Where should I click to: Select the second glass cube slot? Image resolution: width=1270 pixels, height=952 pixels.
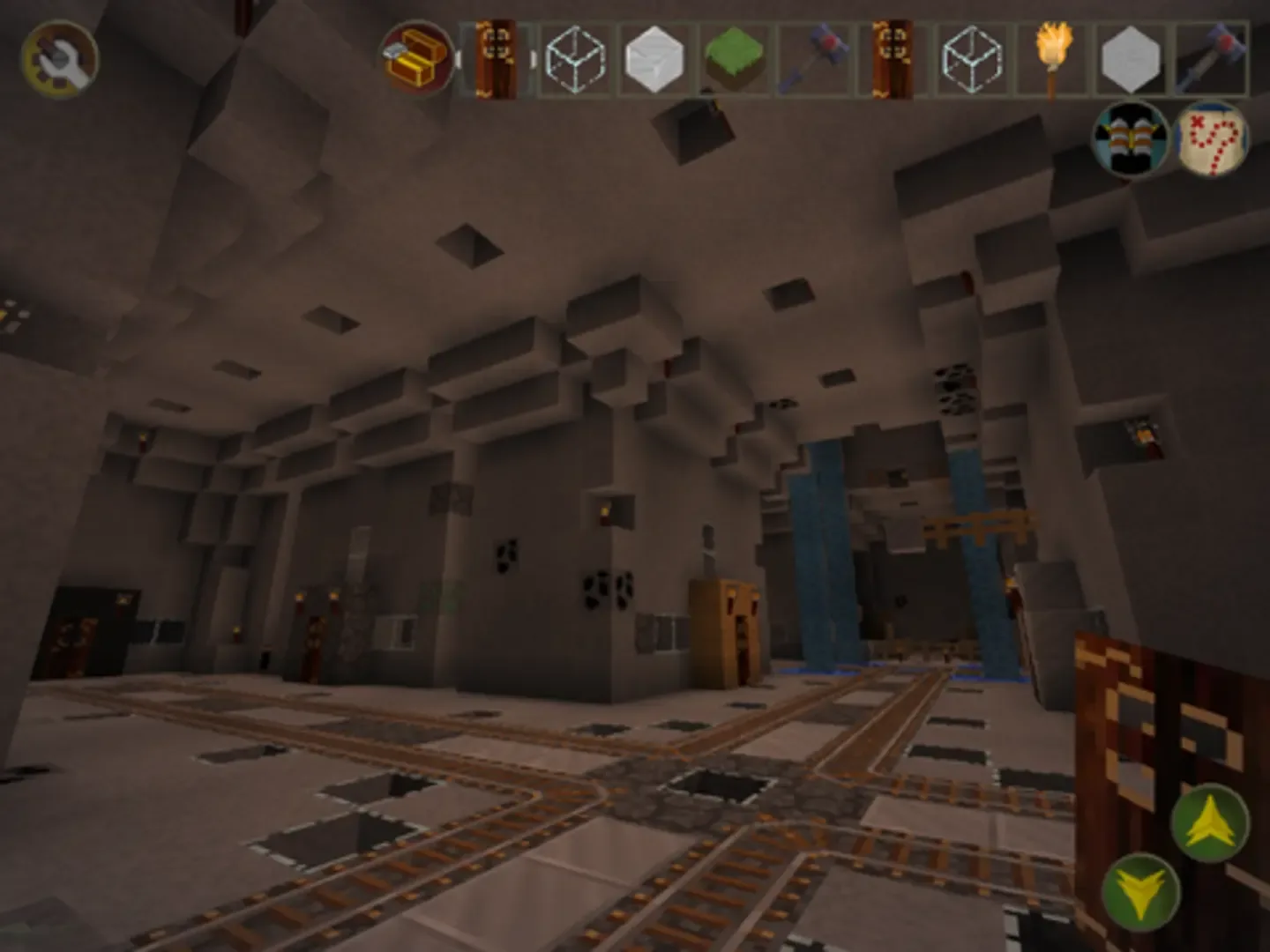pos(967,59)
